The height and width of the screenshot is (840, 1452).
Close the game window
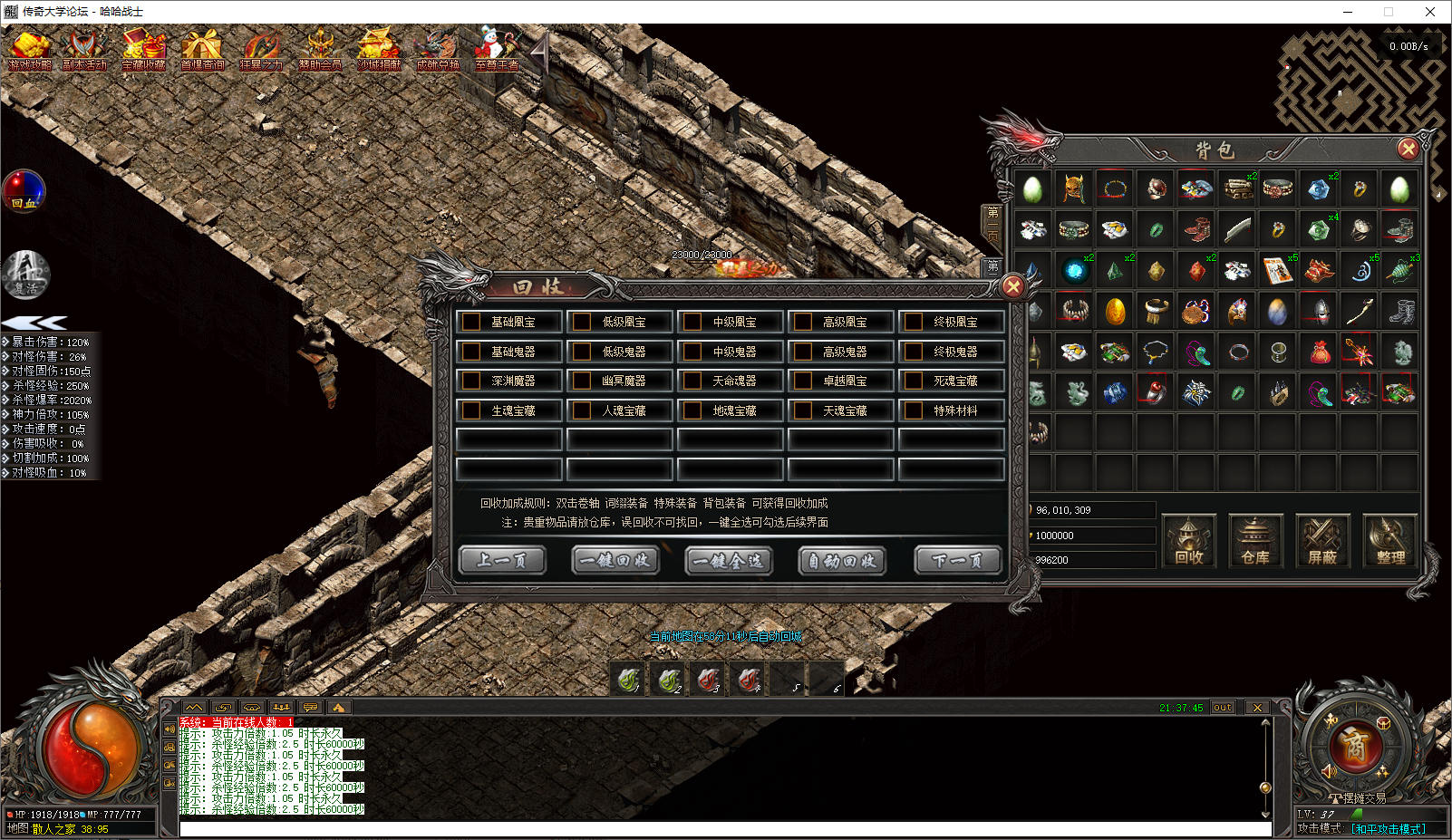(x=1429, y=12)
